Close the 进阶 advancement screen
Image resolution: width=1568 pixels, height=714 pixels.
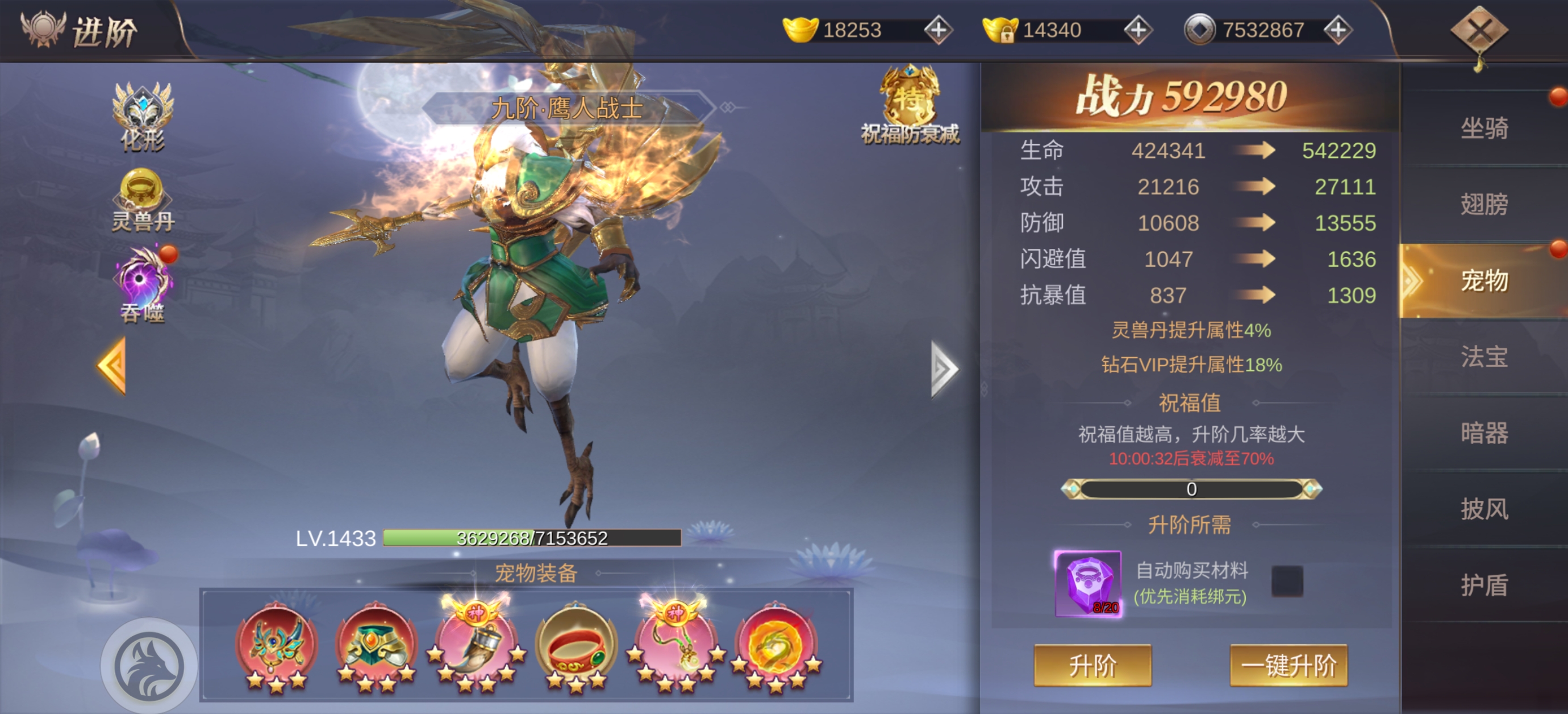pos(1479,31)
